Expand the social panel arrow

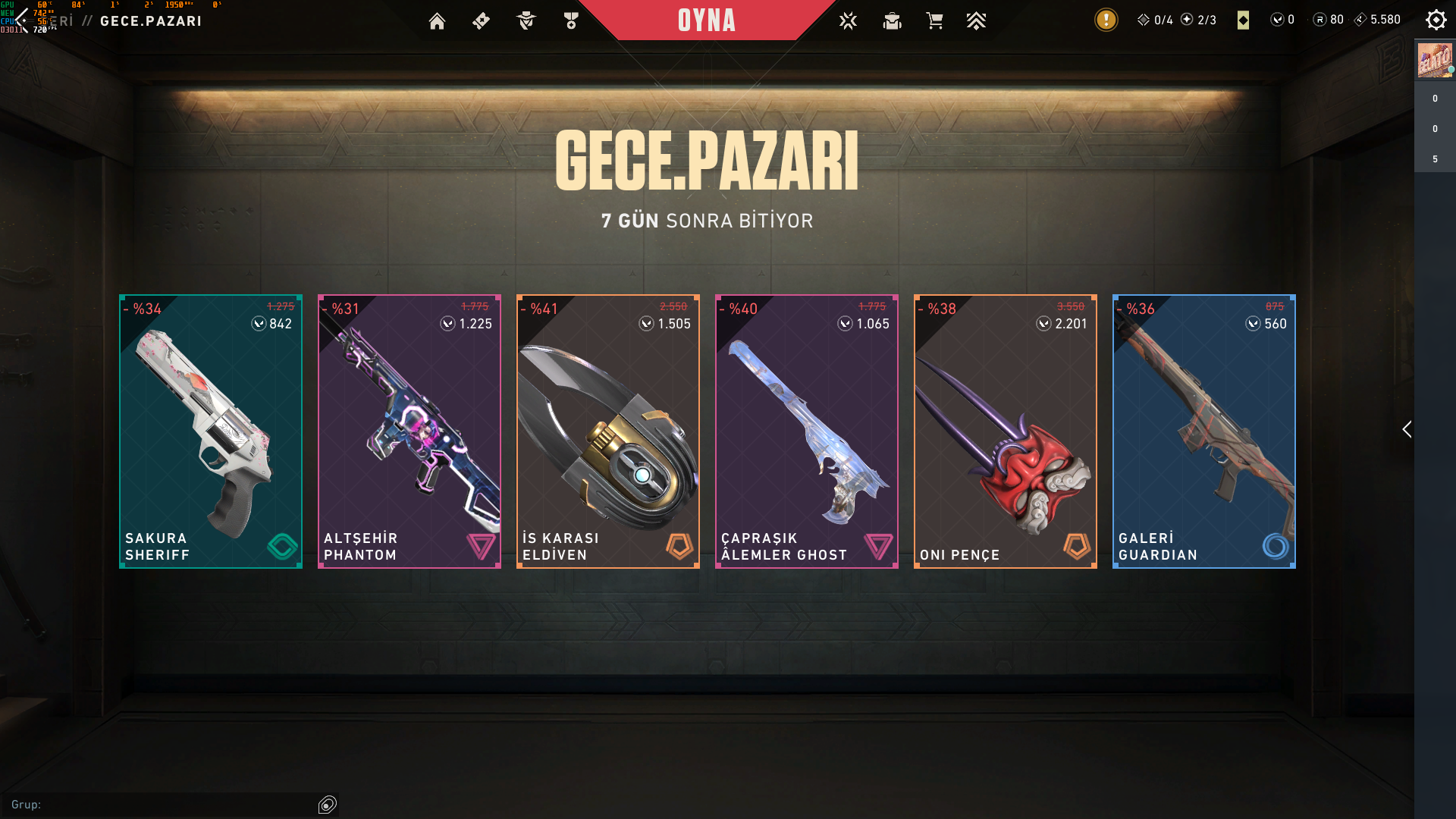(1407, 429)
